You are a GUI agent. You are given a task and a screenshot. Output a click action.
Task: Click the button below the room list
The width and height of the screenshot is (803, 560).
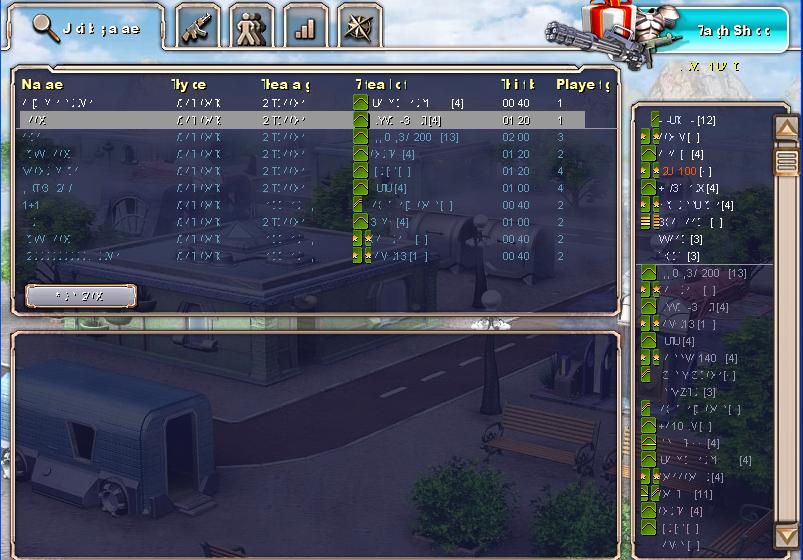pyautogui.click(x=80, y=296)
